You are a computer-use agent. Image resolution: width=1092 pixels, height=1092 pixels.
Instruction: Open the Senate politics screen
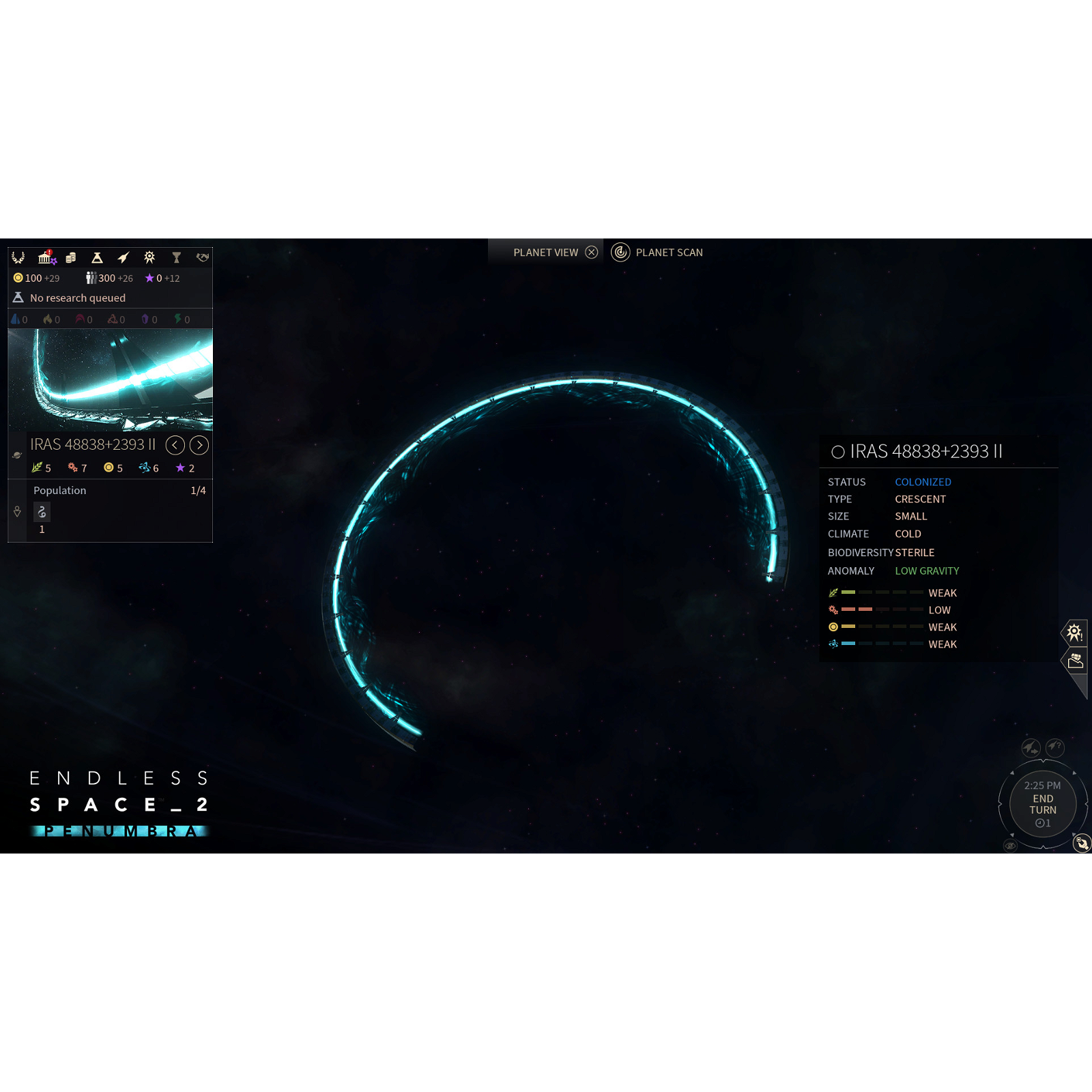pos(46,258)
